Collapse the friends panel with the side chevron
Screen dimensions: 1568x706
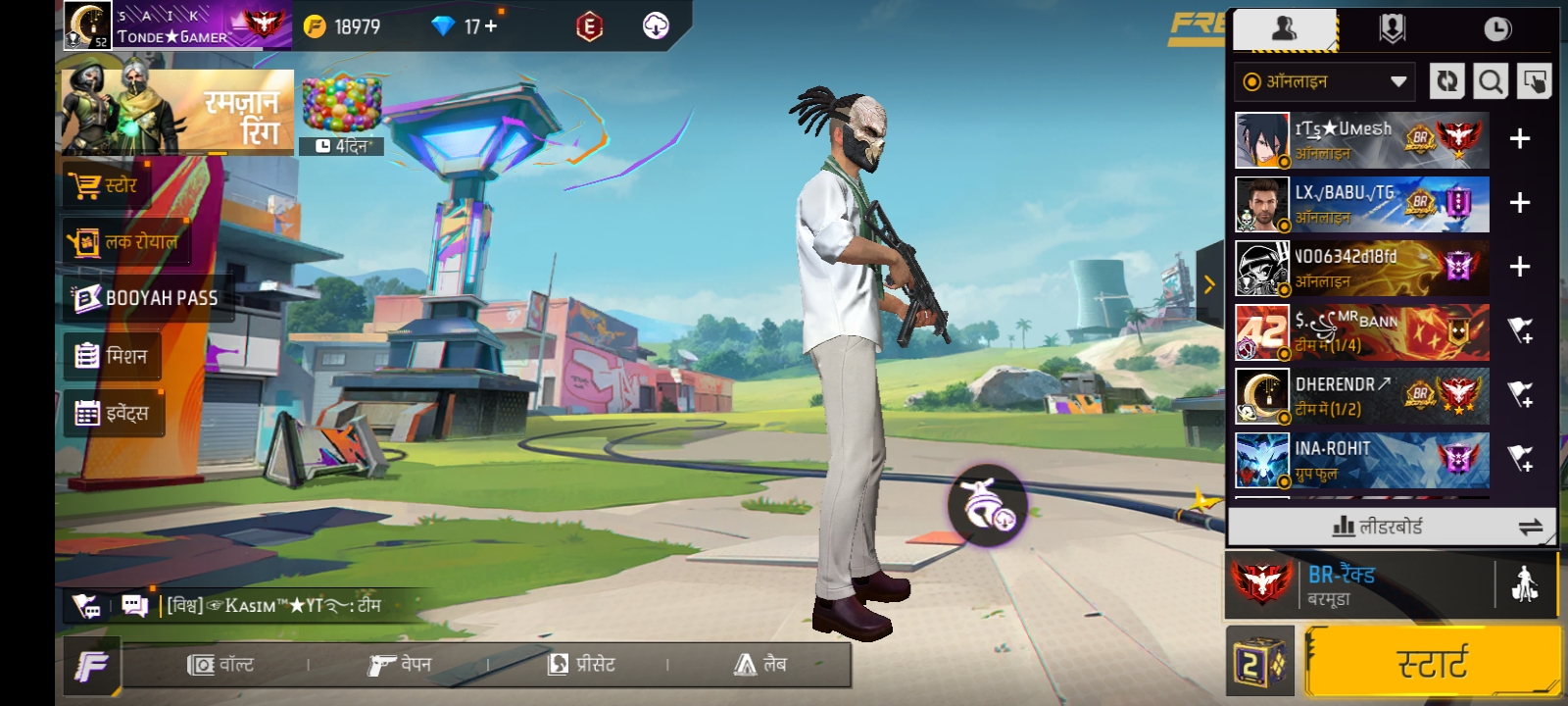[x=1208, y=285]
